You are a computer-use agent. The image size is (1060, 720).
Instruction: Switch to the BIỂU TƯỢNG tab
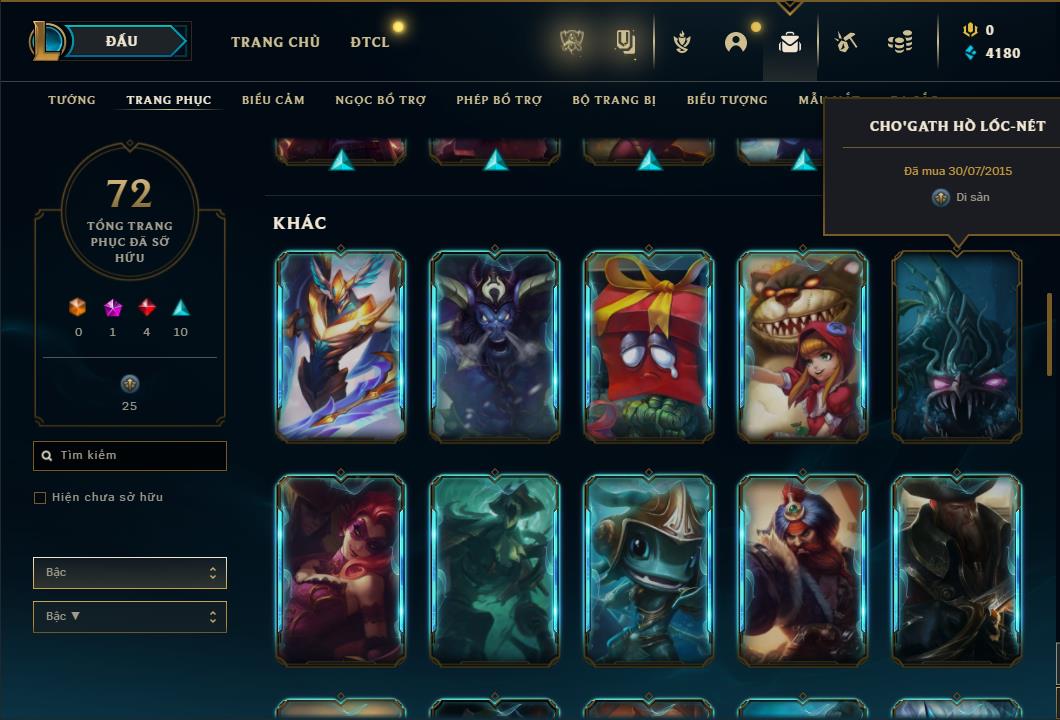point(727,100)
